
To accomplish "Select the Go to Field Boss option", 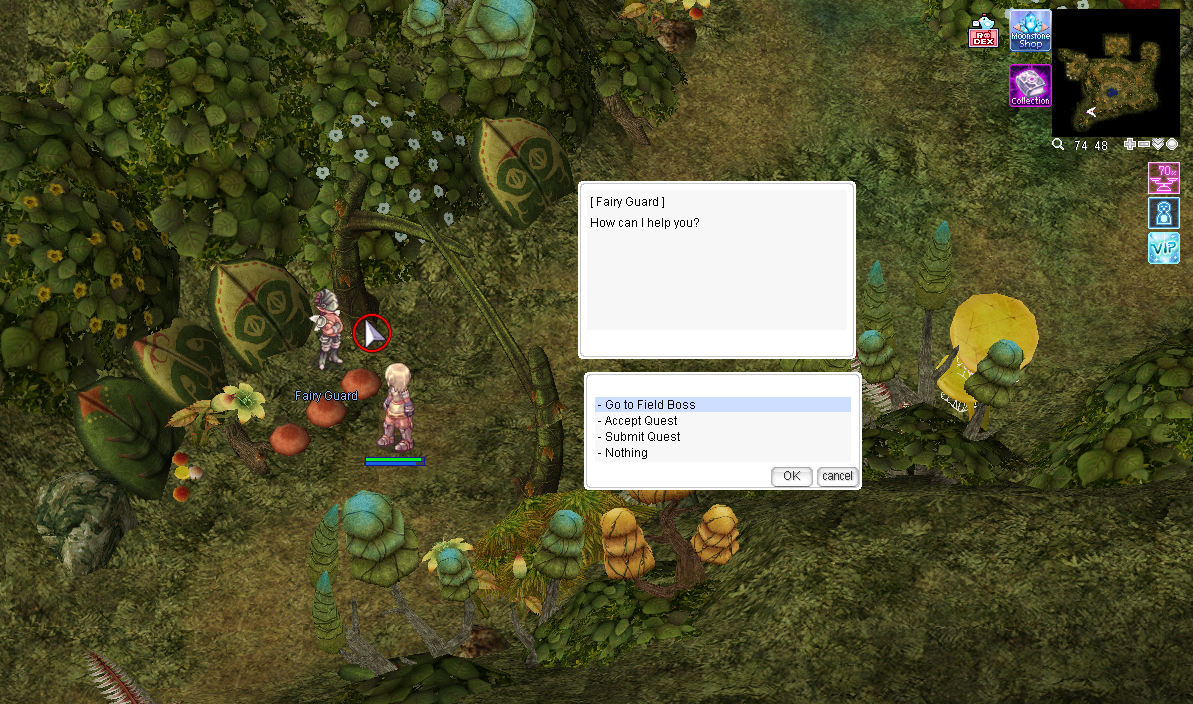I will click(x=650, y=405).
